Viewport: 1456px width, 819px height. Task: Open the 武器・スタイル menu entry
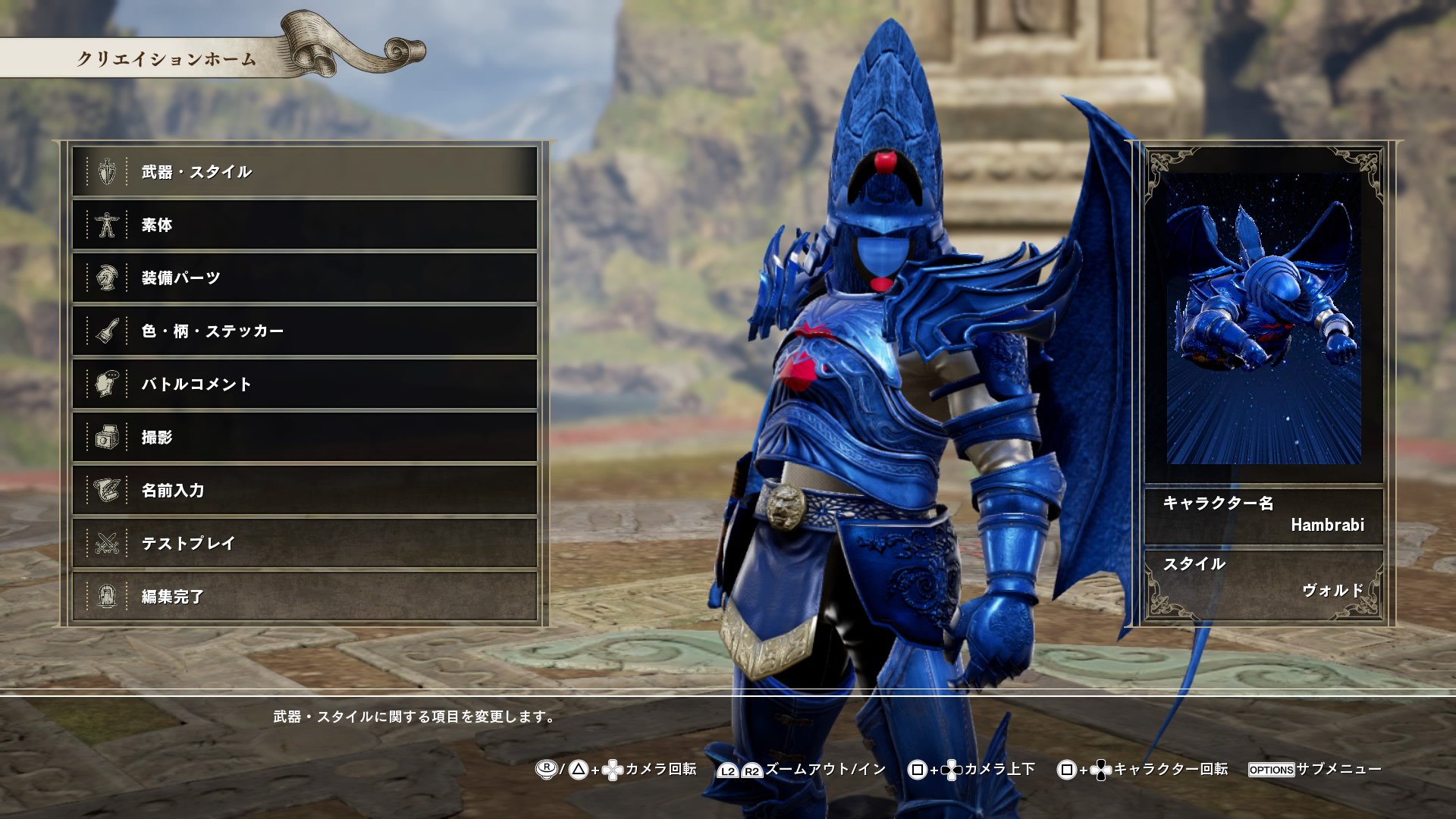click(303, 171)
